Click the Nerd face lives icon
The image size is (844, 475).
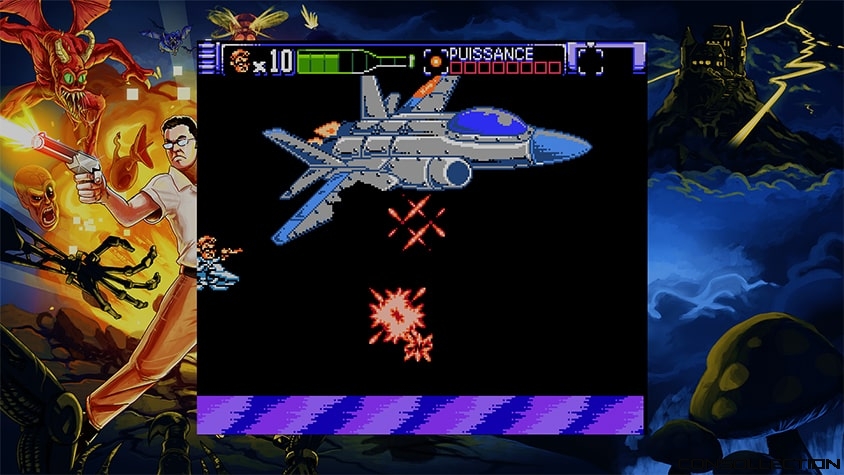coord(239,61)
